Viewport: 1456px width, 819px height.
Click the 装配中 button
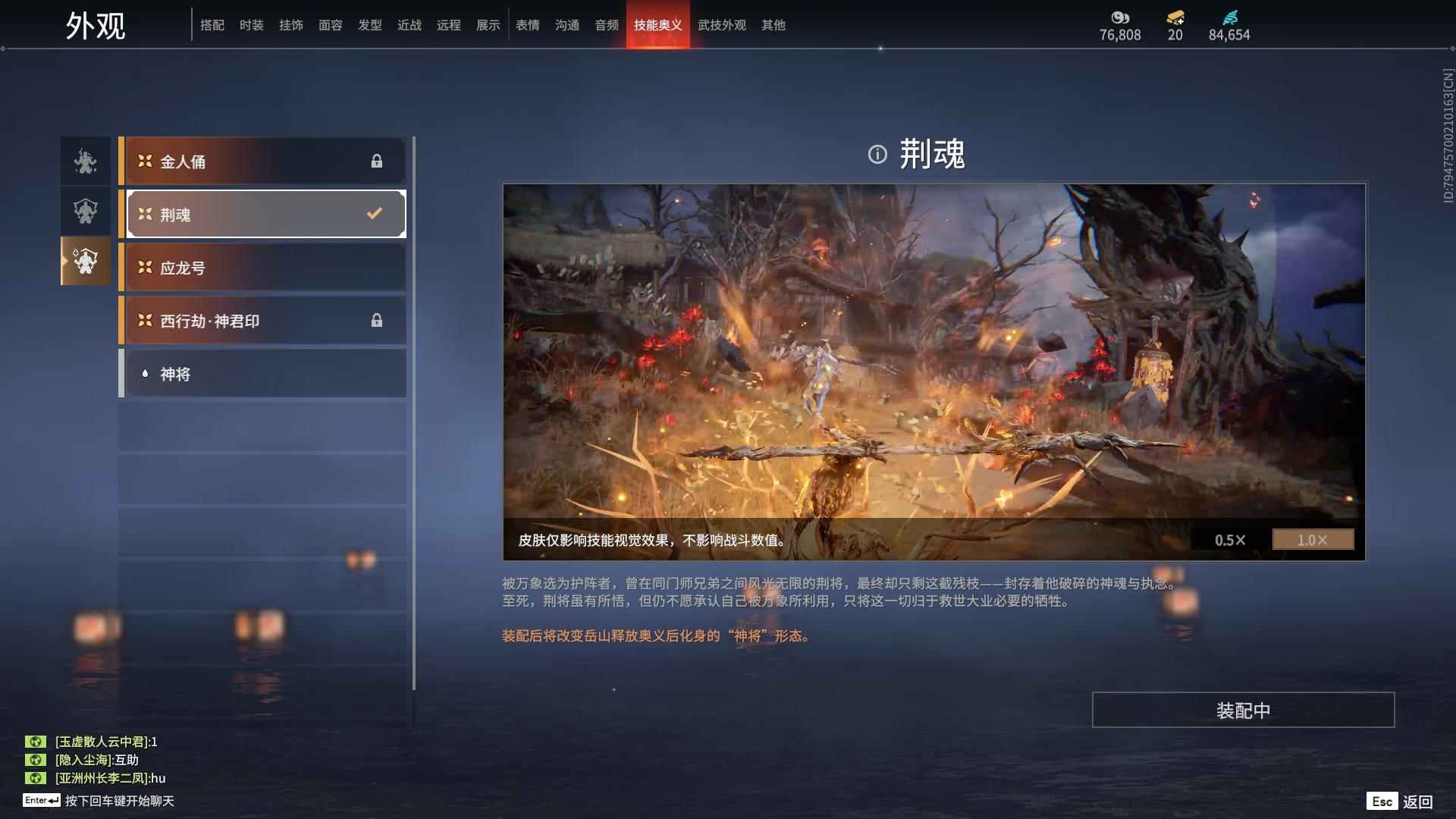[x=1243, y=710]
